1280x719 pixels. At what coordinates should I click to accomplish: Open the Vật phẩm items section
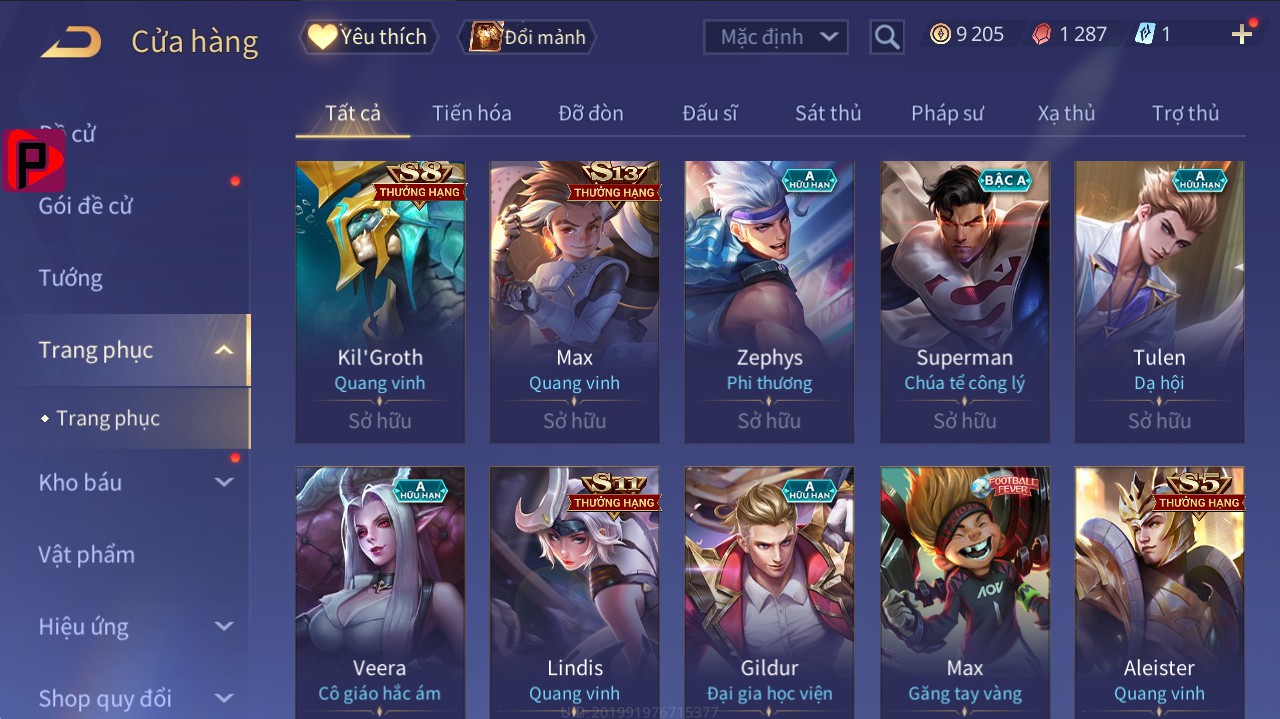click(86, 554)
